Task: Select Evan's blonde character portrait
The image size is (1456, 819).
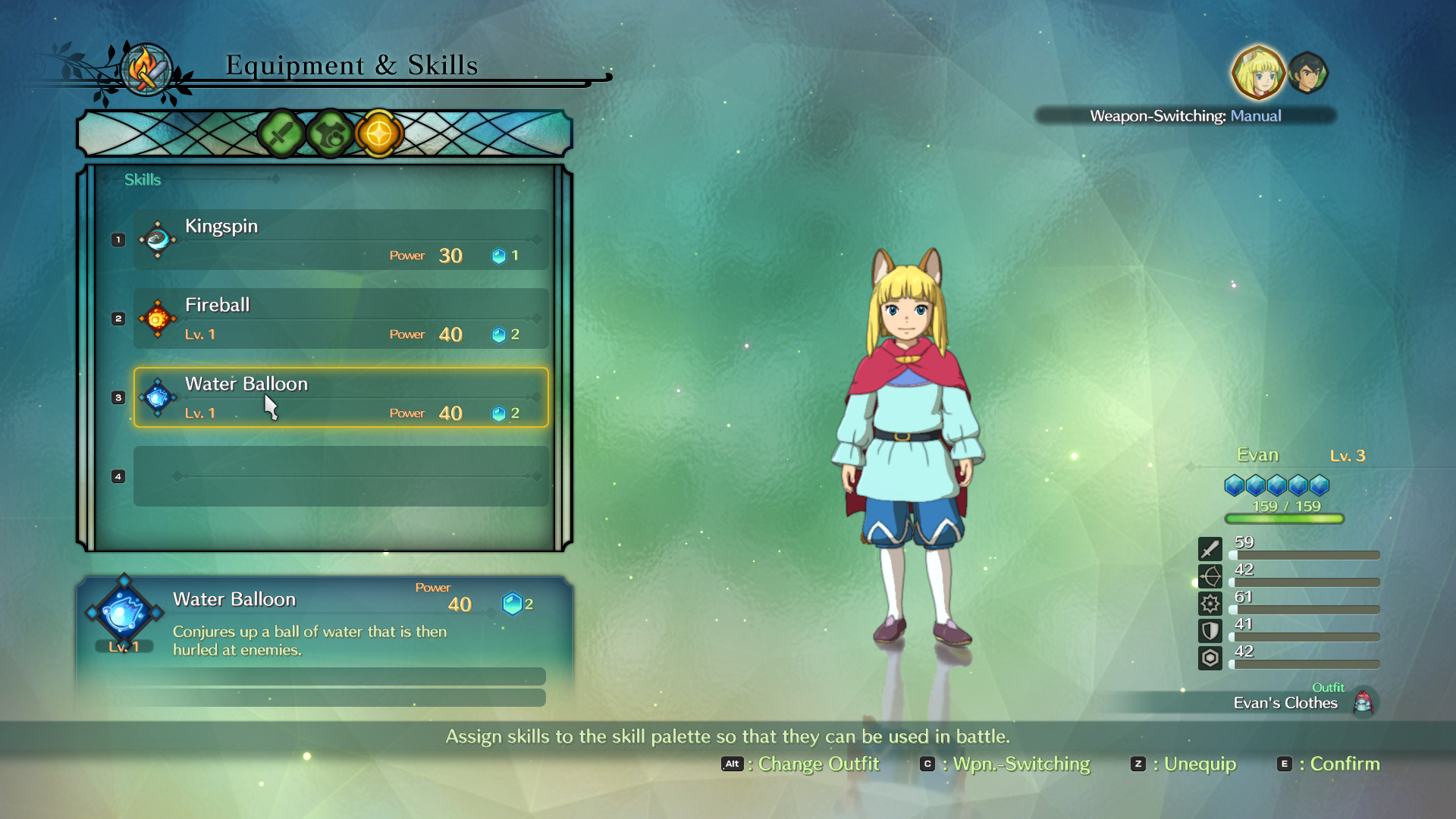Action: [1258, 74]
